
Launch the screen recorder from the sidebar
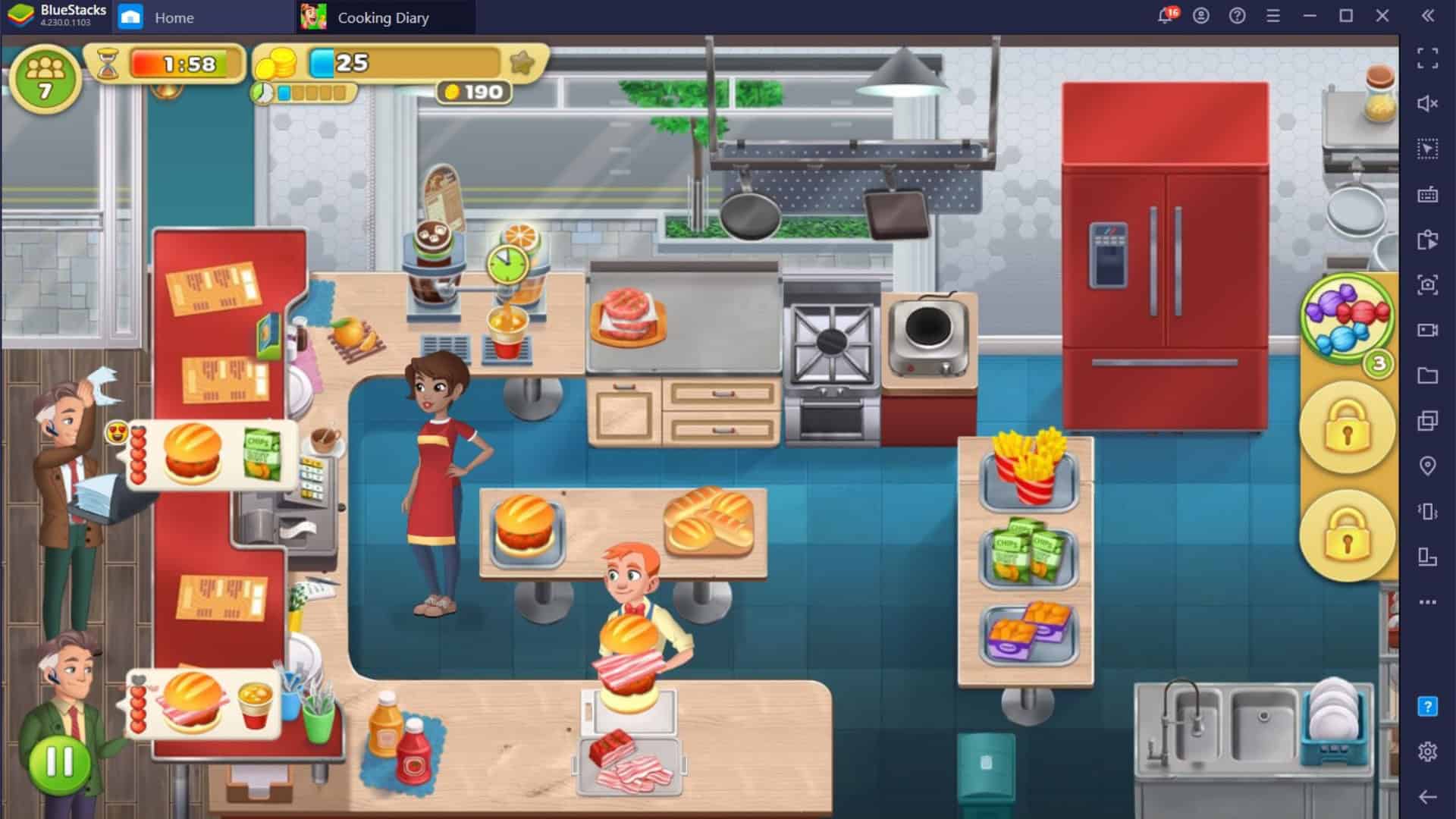1429,328
